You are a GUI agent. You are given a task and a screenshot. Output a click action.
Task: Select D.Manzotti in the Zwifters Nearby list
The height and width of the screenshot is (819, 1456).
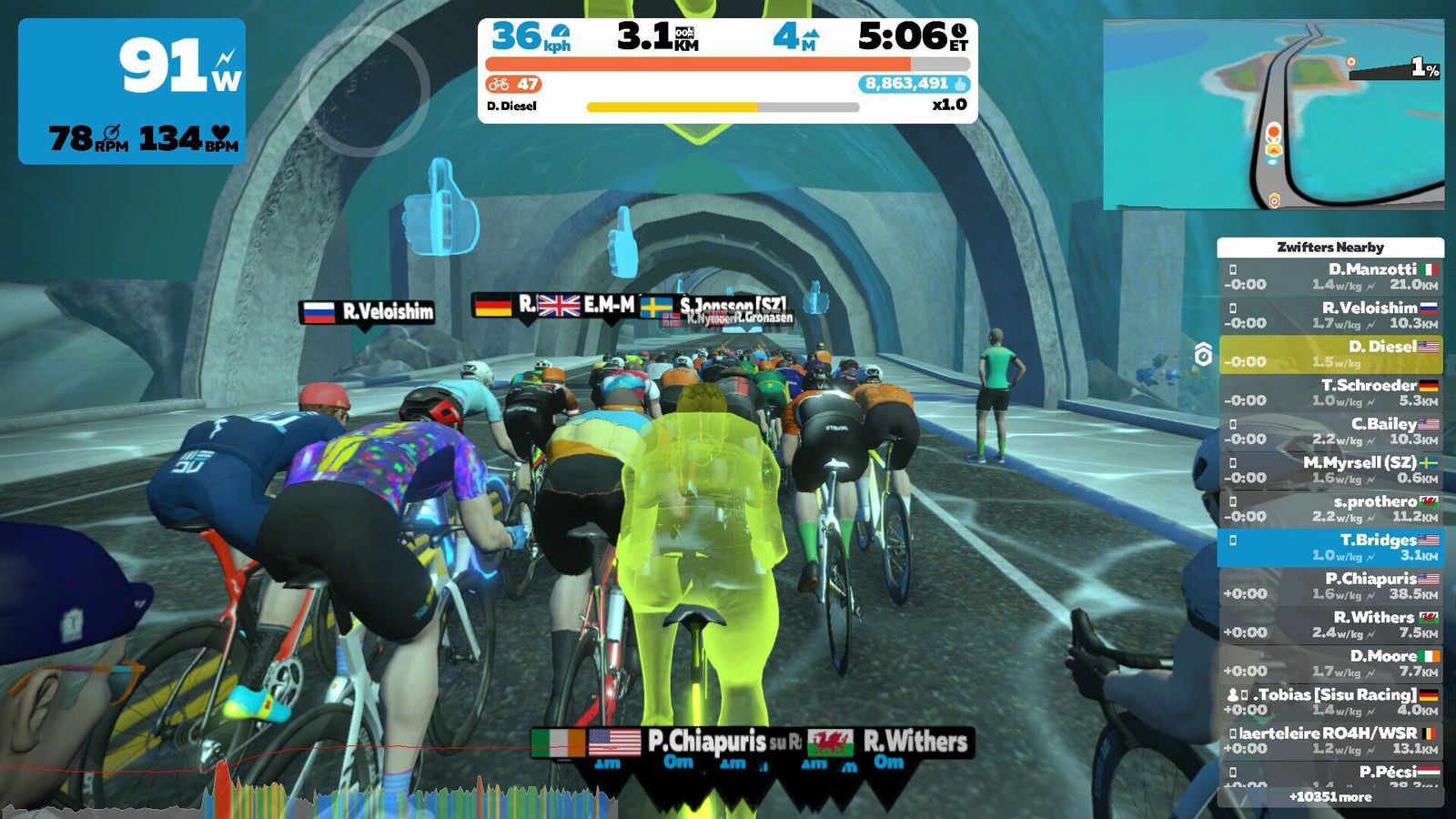pos(1330,277)
